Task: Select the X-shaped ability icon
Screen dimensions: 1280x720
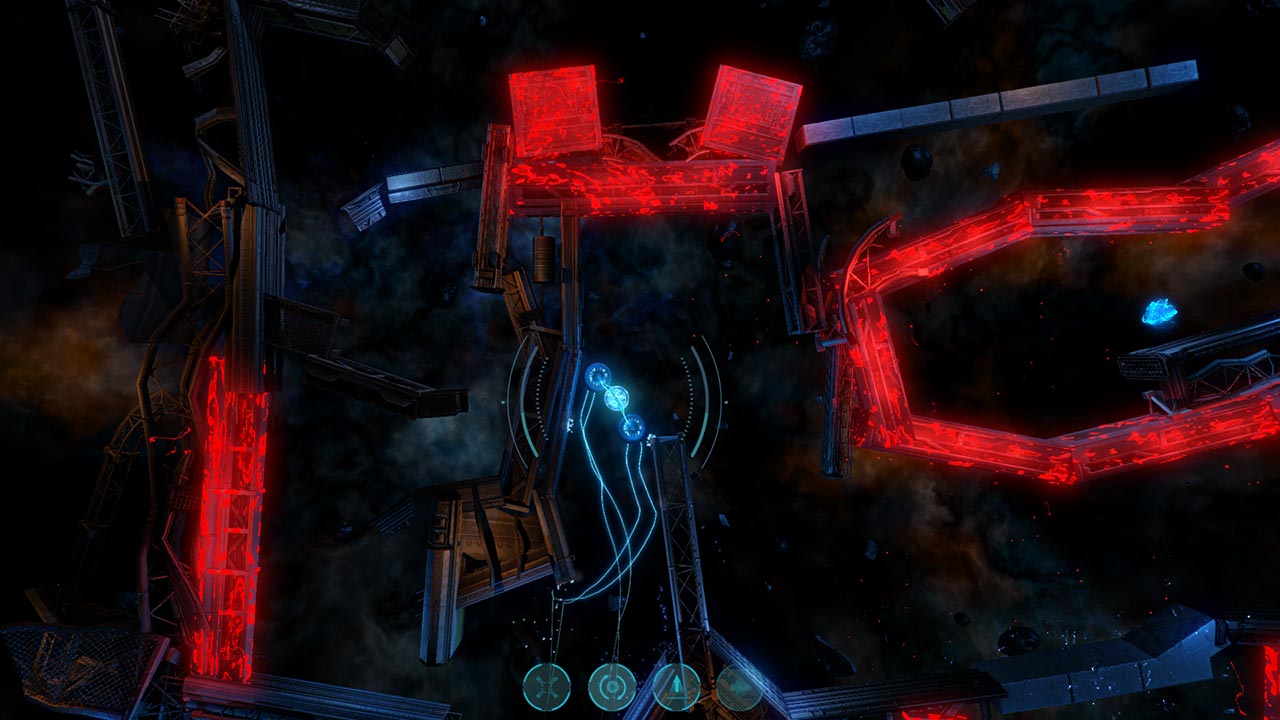Action: click(548, 687)
